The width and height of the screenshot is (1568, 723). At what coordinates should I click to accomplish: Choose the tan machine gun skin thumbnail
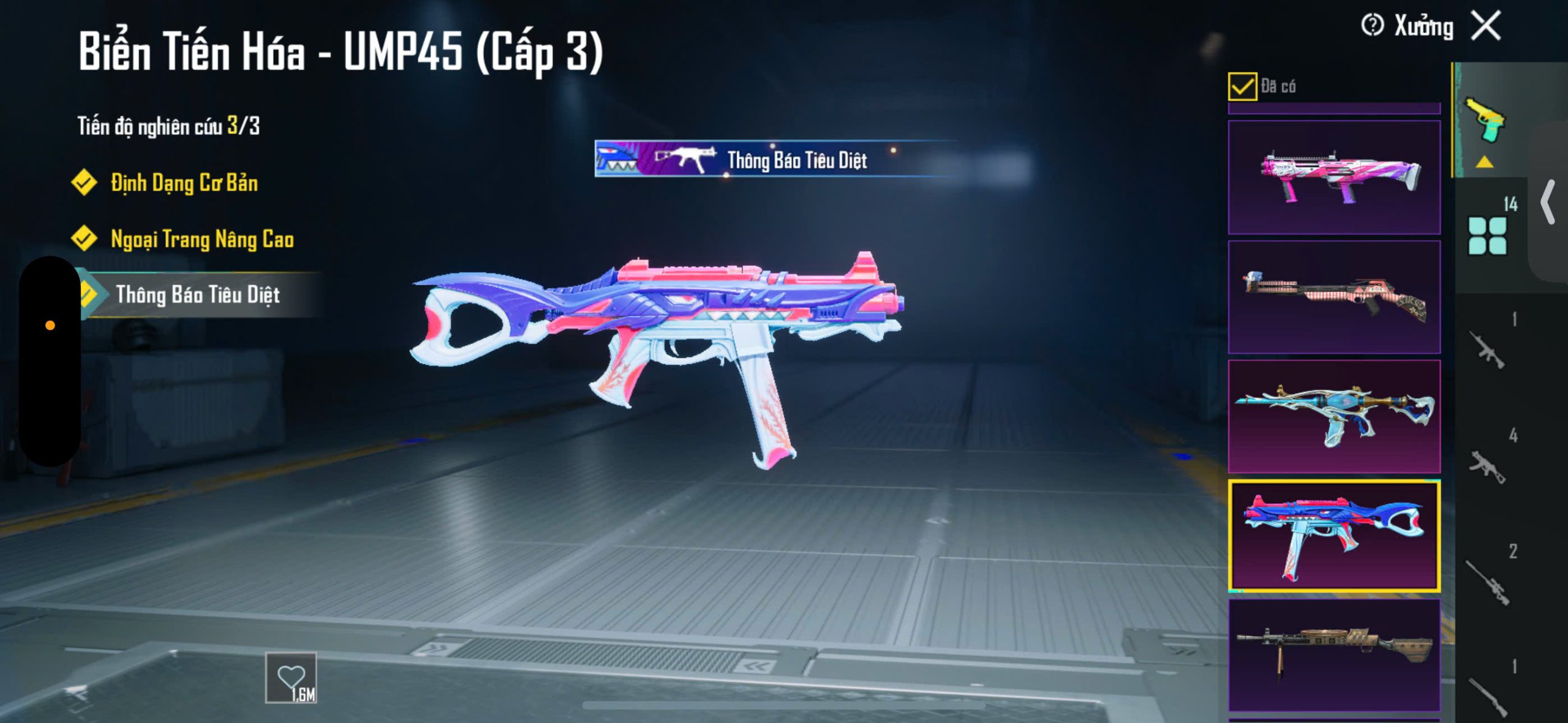[x=1334, y=654]
